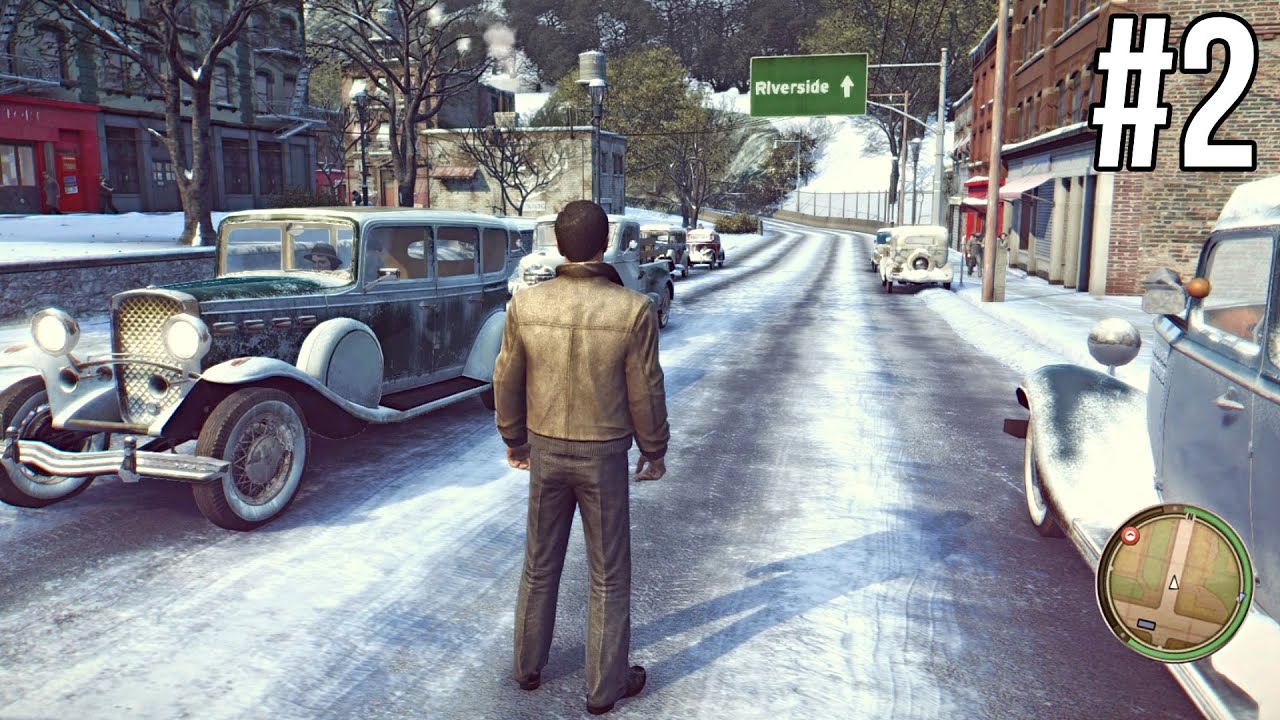Click the blue objective marker on minimap edge
This screenshot has width=1280, height=720.
coord(1242,597)
